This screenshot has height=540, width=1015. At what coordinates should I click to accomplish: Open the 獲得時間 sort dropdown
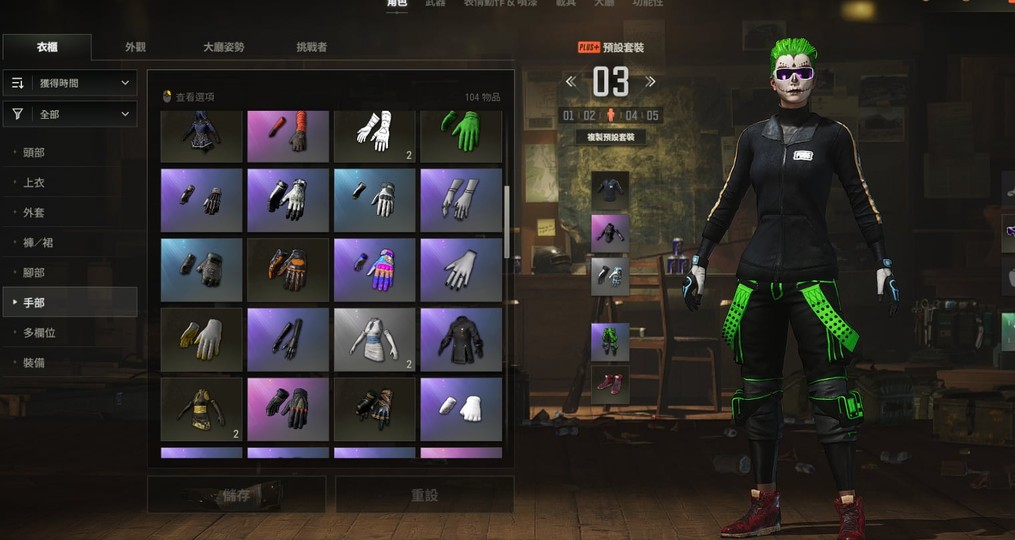click(70, 83)
